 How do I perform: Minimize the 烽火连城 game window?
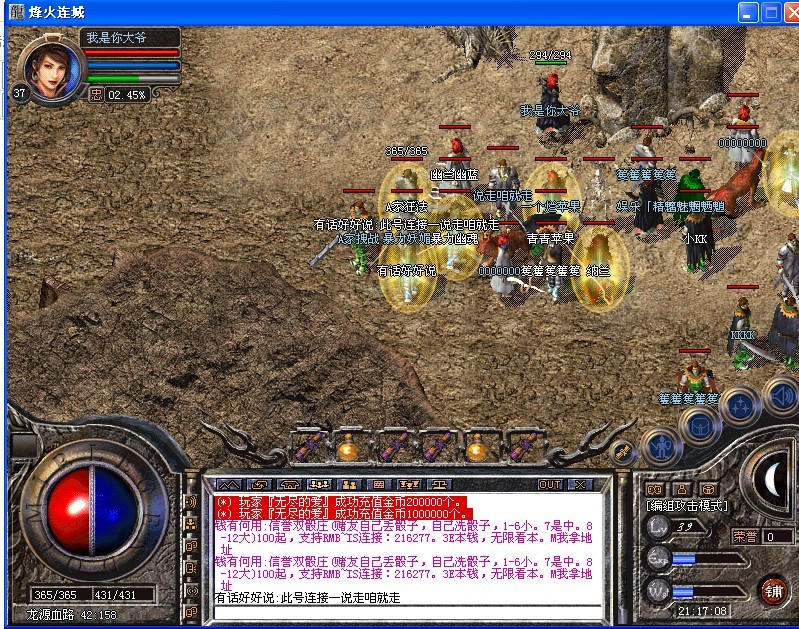pos(747,13)
